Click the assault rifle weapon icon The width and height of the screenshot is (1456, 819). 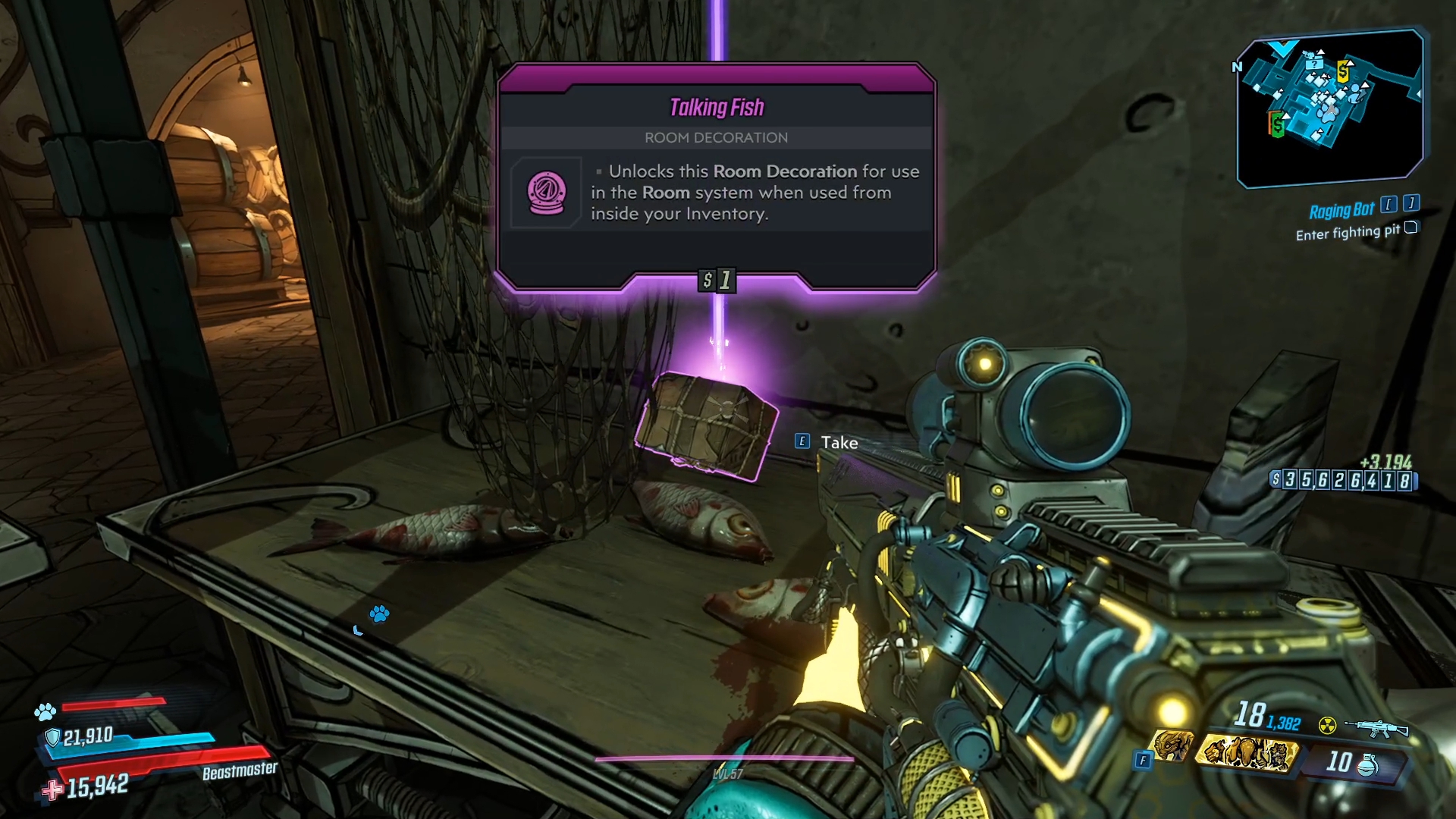coord(1376,730)
